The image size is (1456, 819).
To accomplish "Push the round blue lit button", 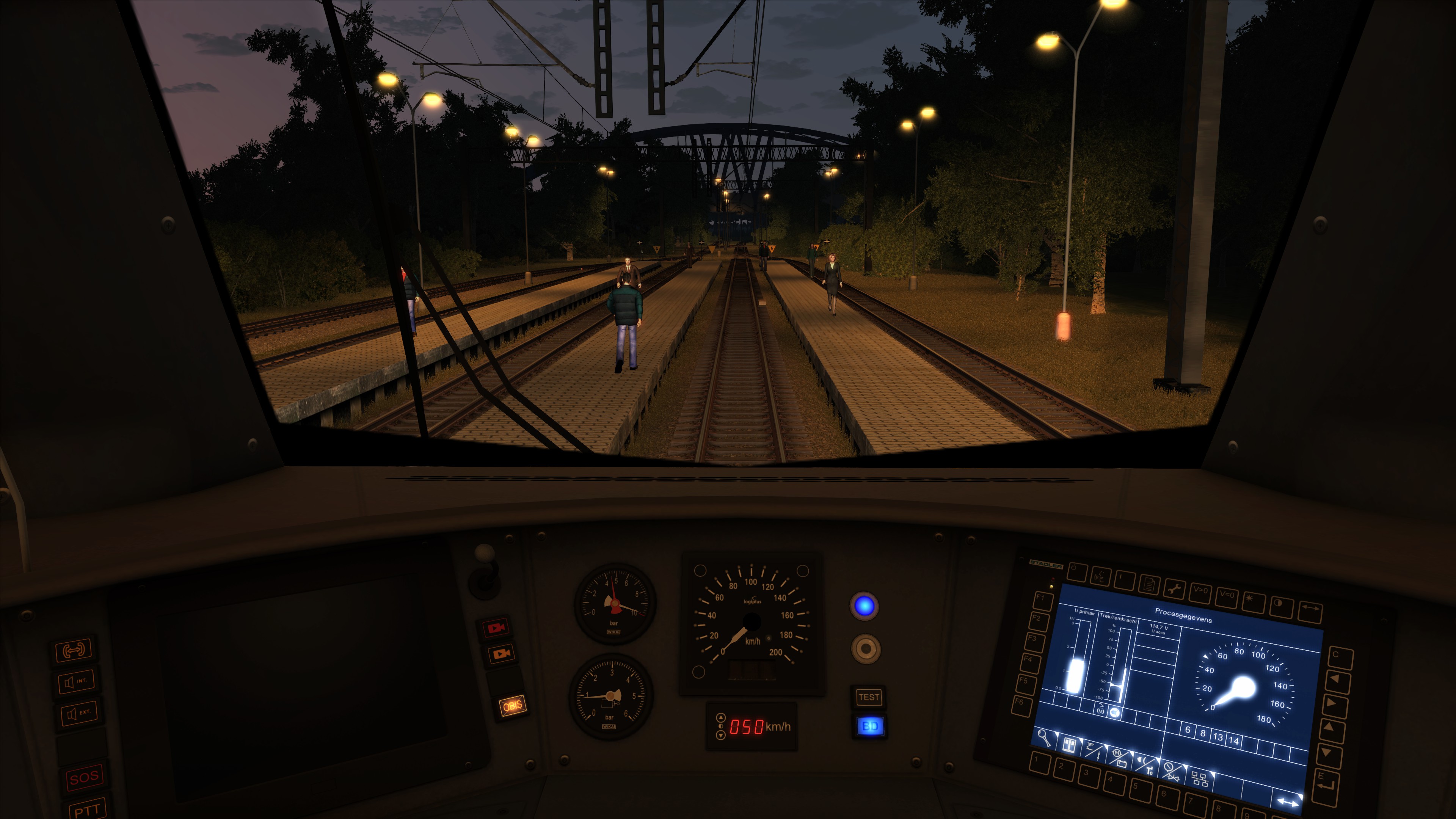I will (864, 606).
